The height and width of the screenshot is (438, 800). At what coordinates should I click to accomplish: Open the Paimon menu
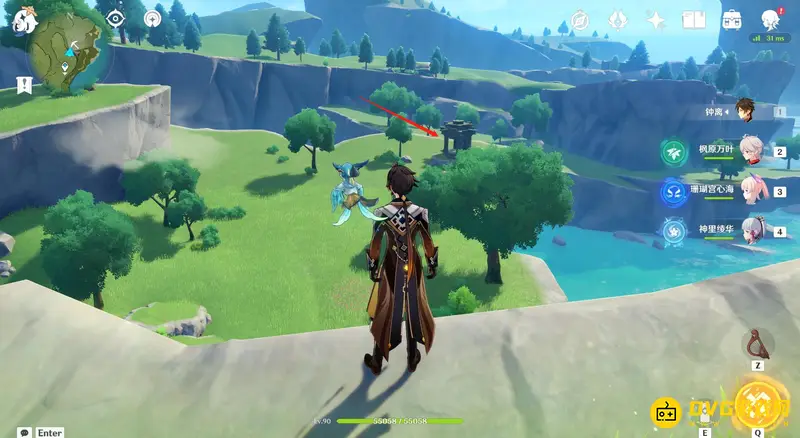point(20,17)
